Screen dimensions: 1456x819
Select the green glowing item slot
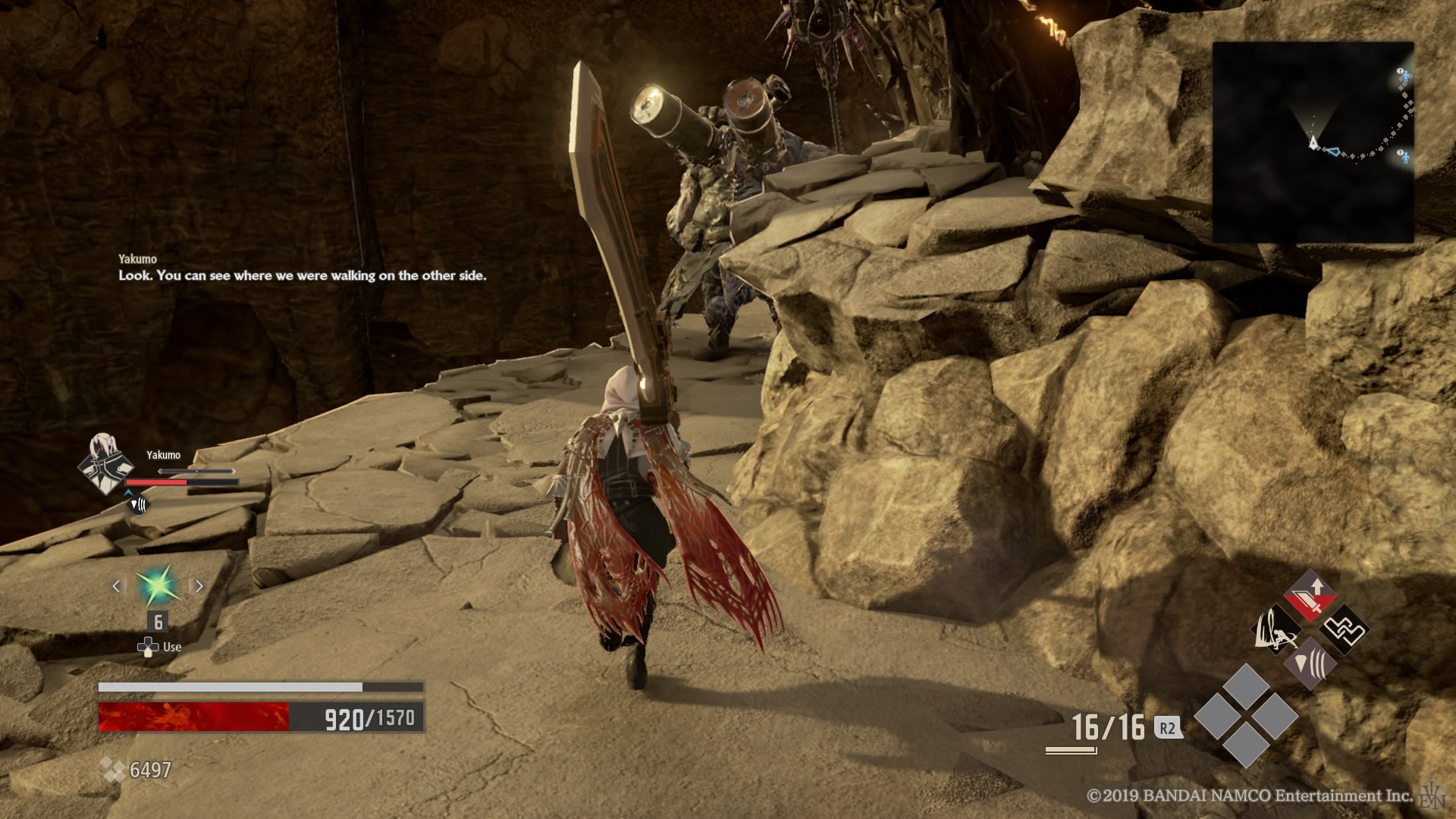(158, 585)
